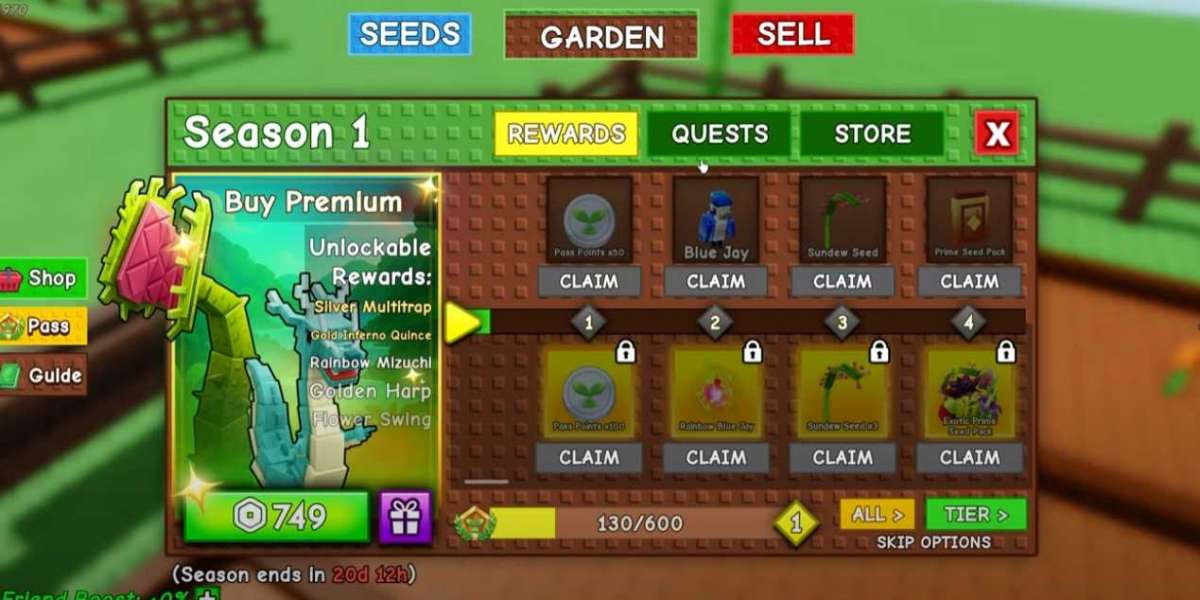The image size is (1200, 600).
Task: Select the Blue Jay reward thumbnail
Action: 716,221
